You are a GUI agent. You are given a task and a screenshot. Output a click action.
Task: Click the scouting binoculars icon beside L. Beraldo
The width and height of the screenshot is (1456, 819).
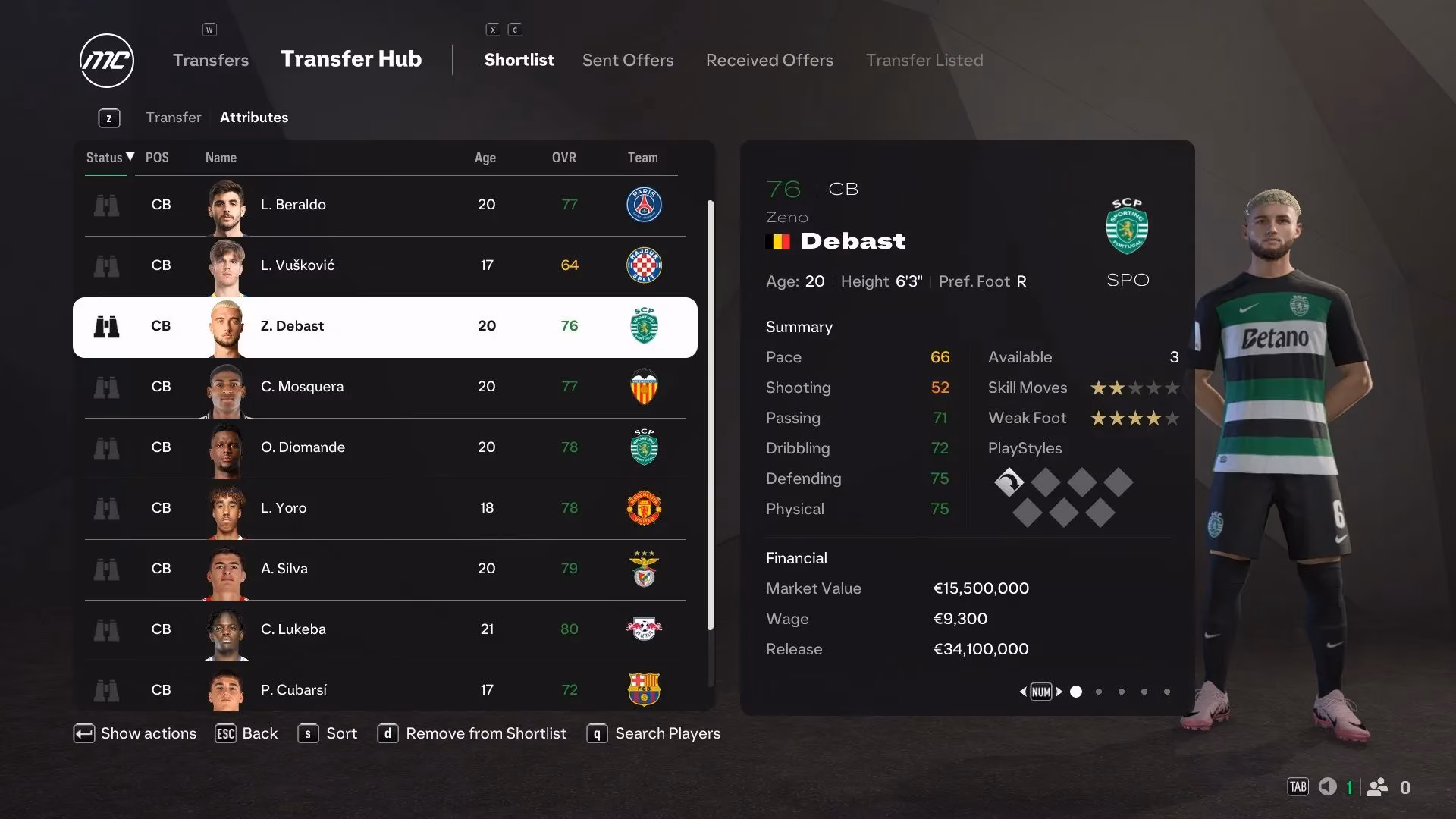click(x=108, y=205)
